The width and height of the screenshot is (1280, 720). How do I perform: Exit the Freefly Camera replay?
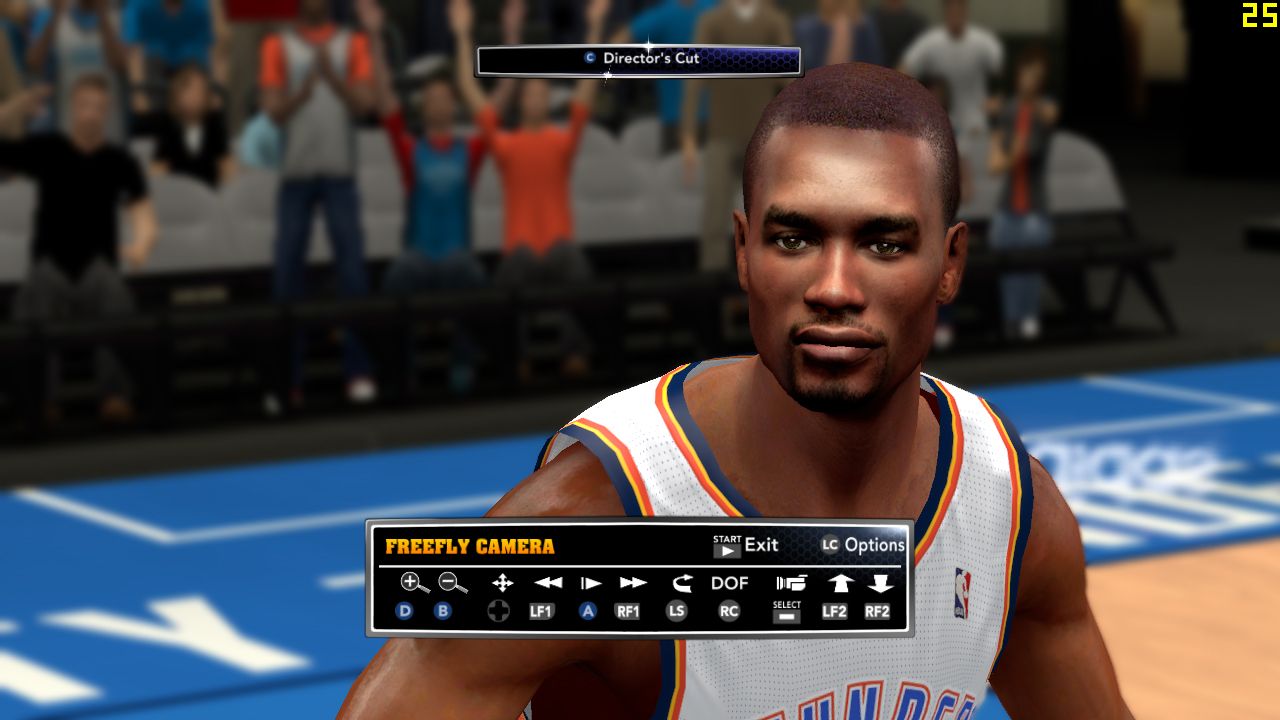[x=746, y=545]
